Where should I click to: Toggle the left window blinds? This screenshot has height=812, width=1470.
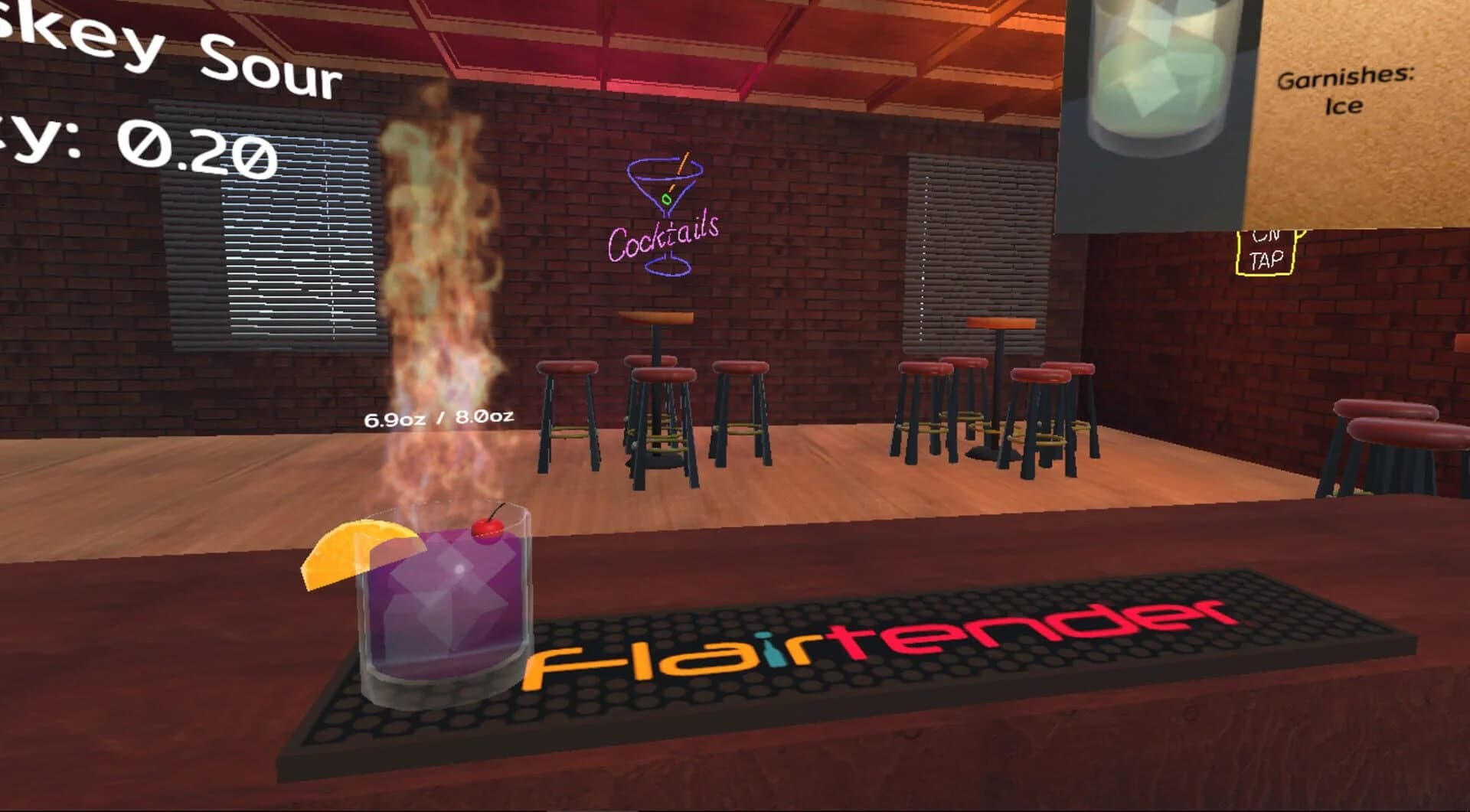272,230
